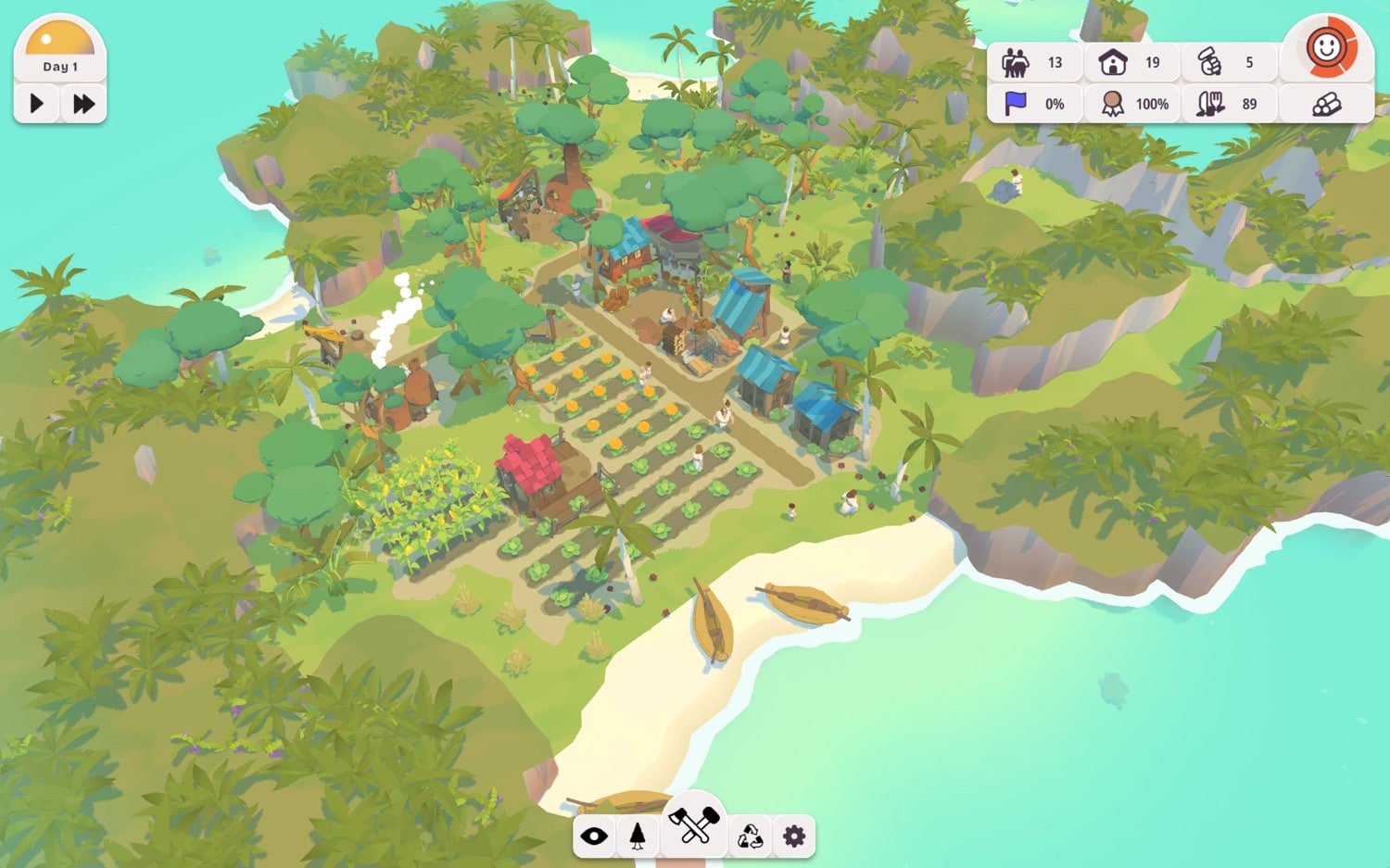Viewport: 1390px width, 868px height.
Task: Open the workers fist-and-hammer panel
Action: pos(1209,63)
